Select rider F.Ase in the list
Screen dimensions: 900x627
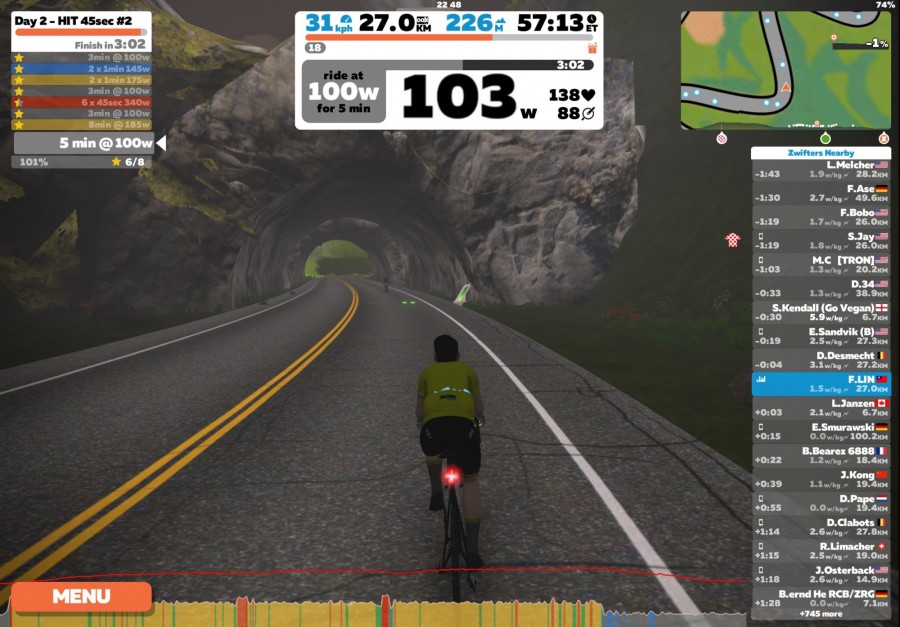click(821, 193)
